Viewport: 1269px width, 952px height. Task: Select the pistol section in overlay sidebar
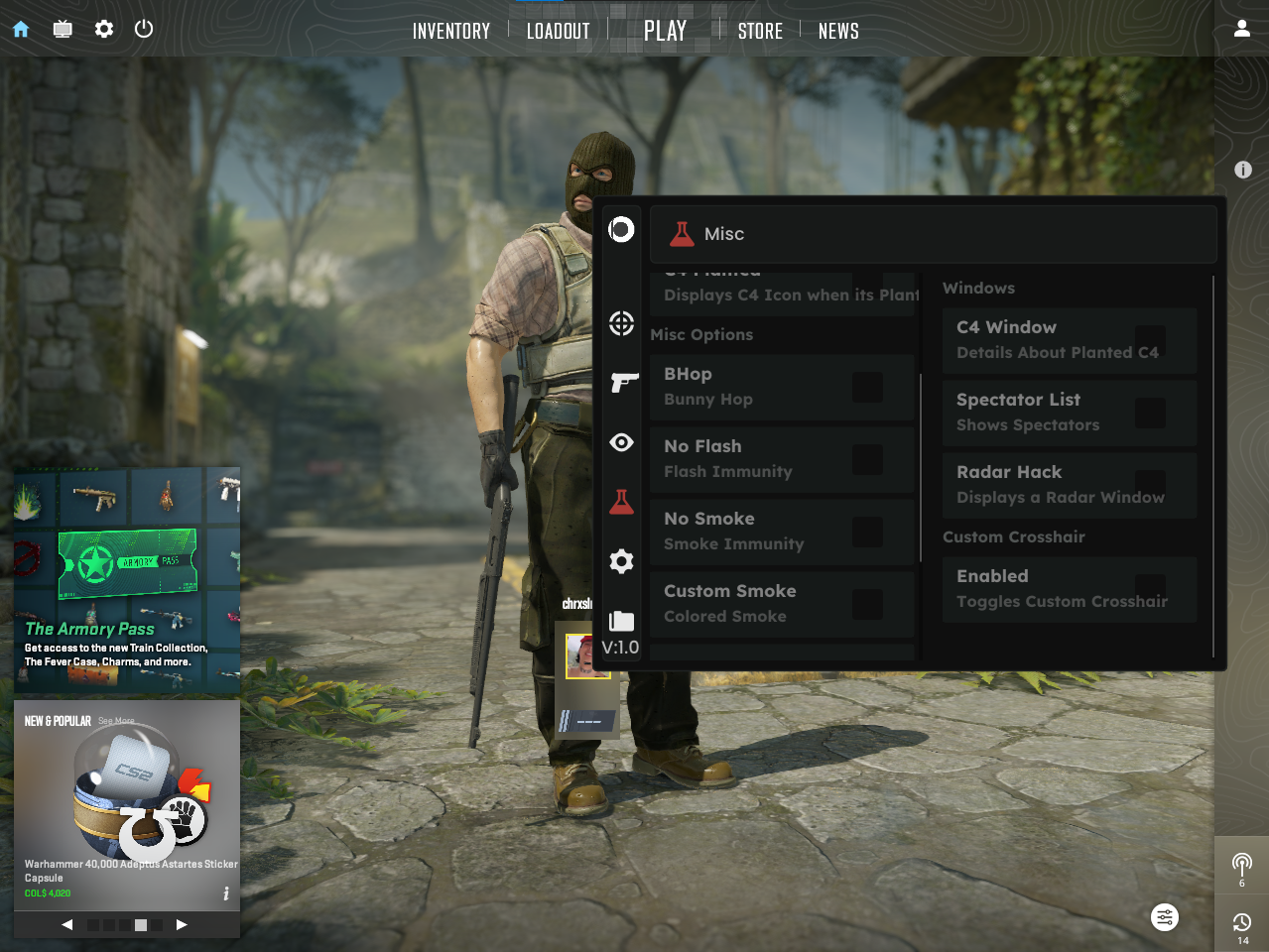click(x=622, y=383)
